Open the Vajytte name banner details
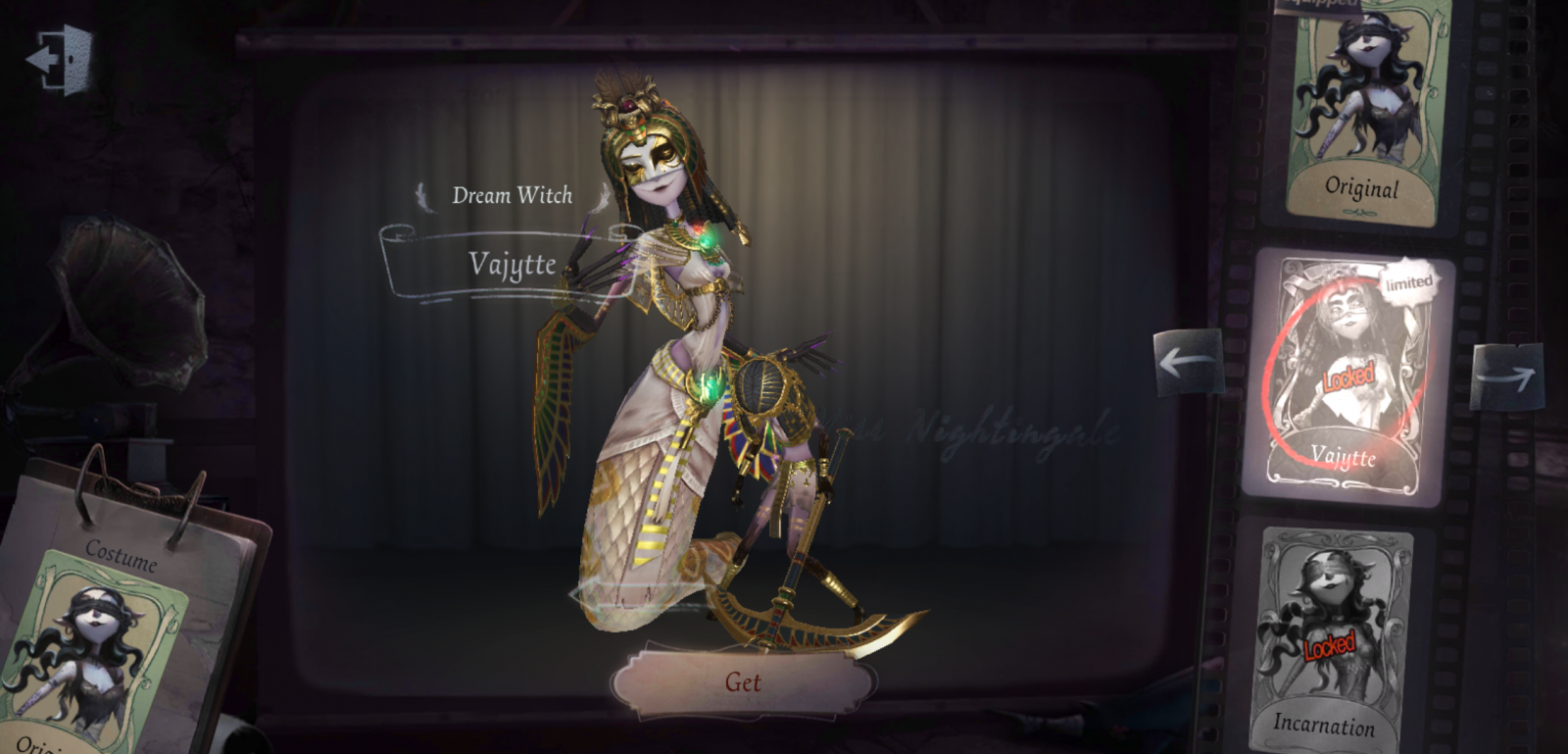The image size is (1568, 754). click(512, 264)
